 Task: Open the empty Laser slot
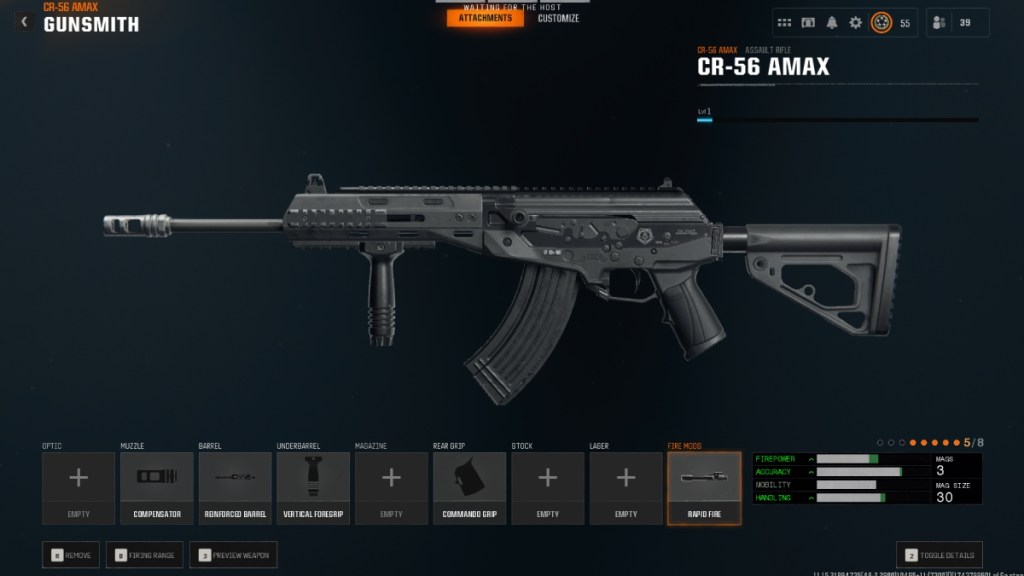(x=626, y=488)
